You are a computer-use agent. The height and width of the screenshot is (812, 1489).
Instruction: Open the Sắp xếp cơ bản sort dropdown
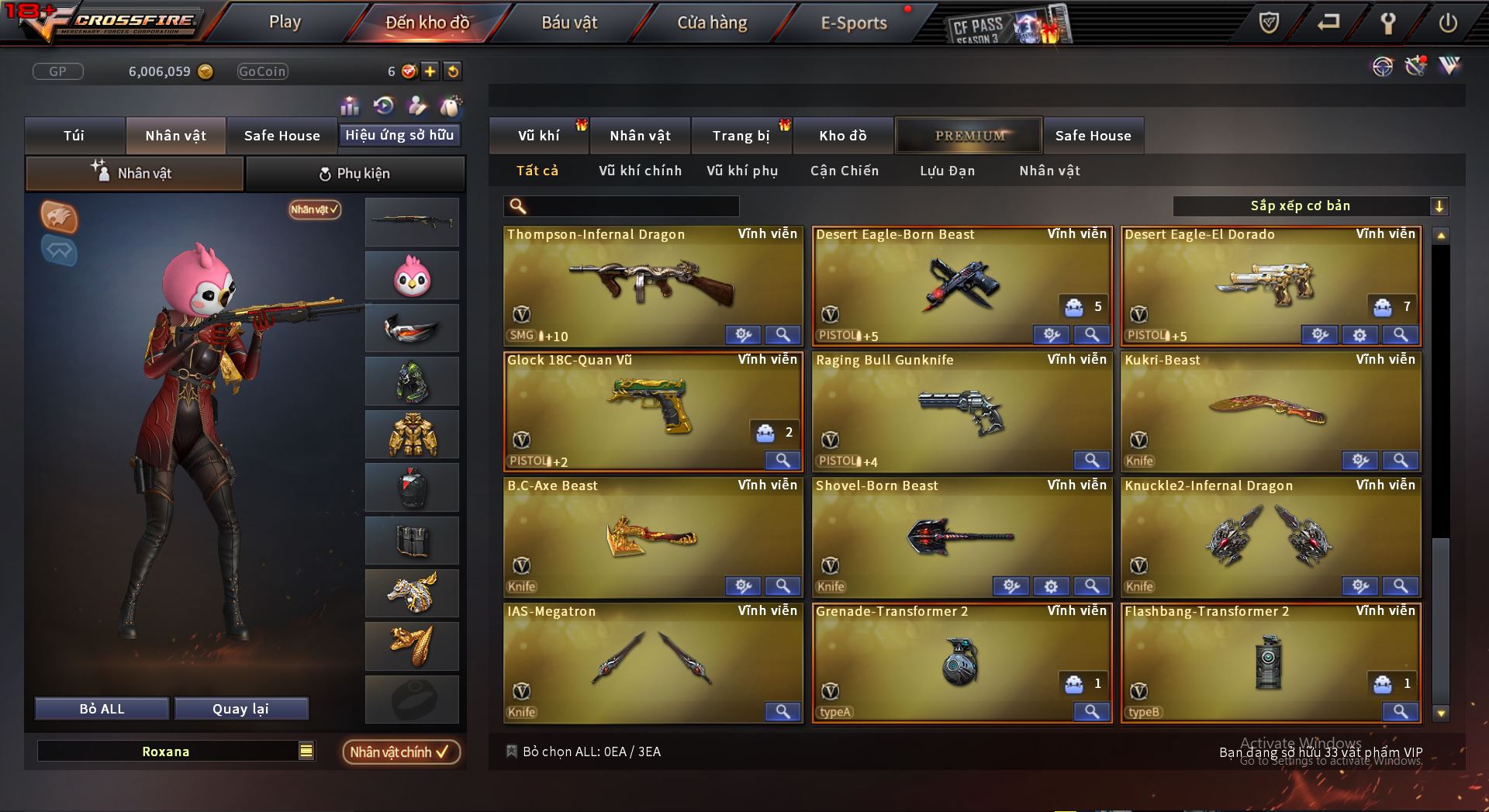[1310, 206]
